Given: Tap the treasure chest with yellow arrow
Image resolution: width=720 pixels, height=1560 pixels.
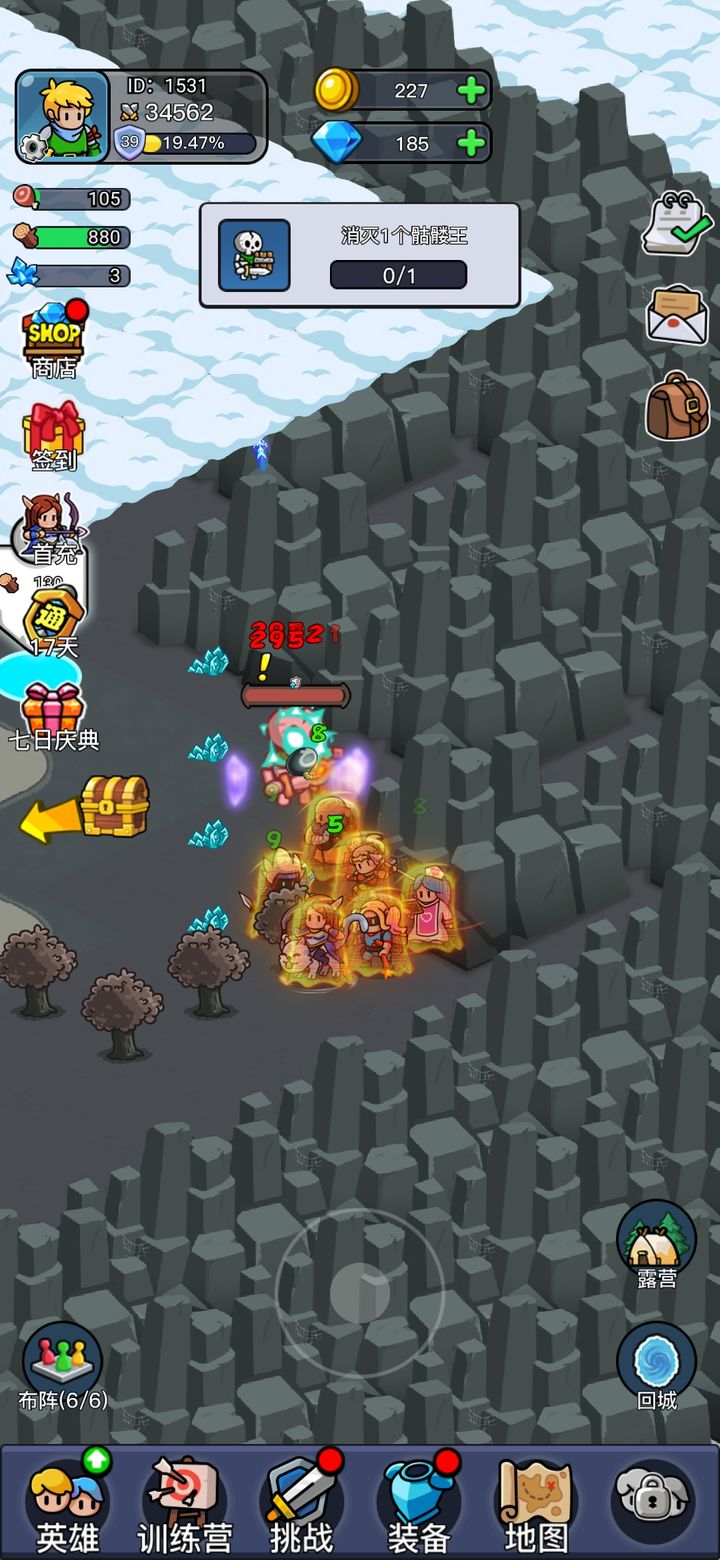Looking at the screenshot, I should coord(113,806).
